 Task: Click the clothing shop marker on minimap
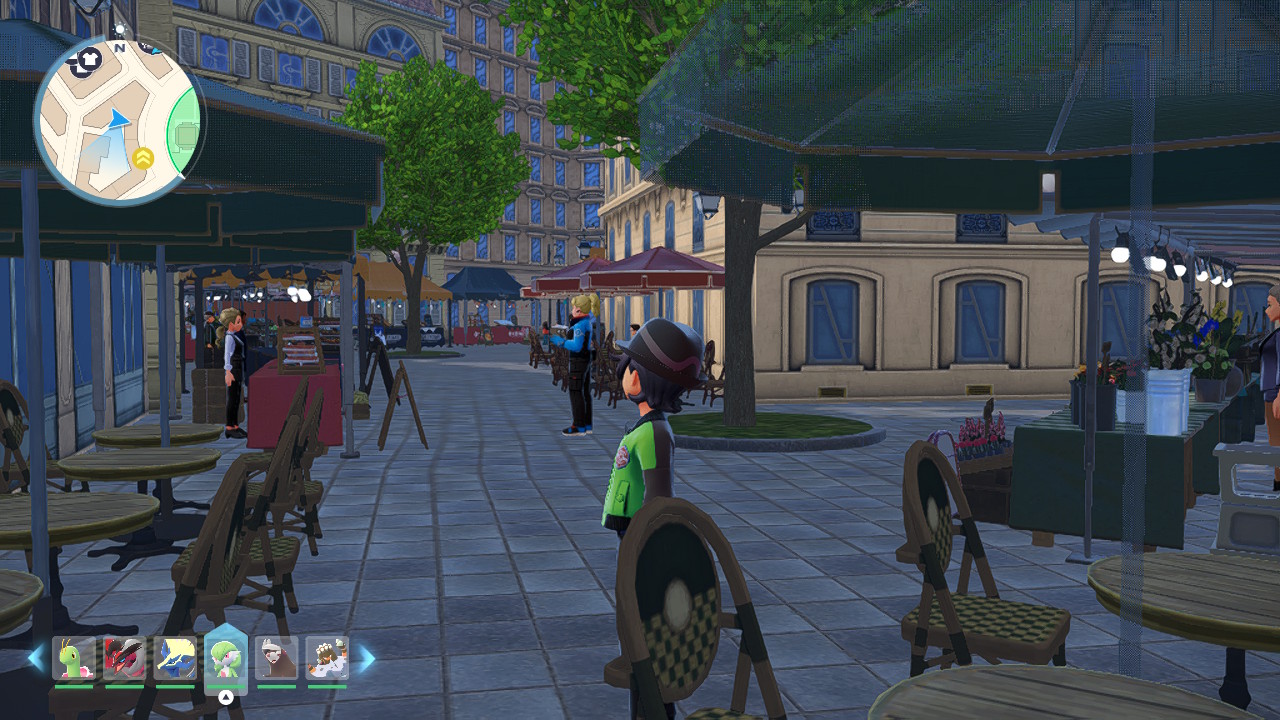pyautogui.click(x=91, y=59)
